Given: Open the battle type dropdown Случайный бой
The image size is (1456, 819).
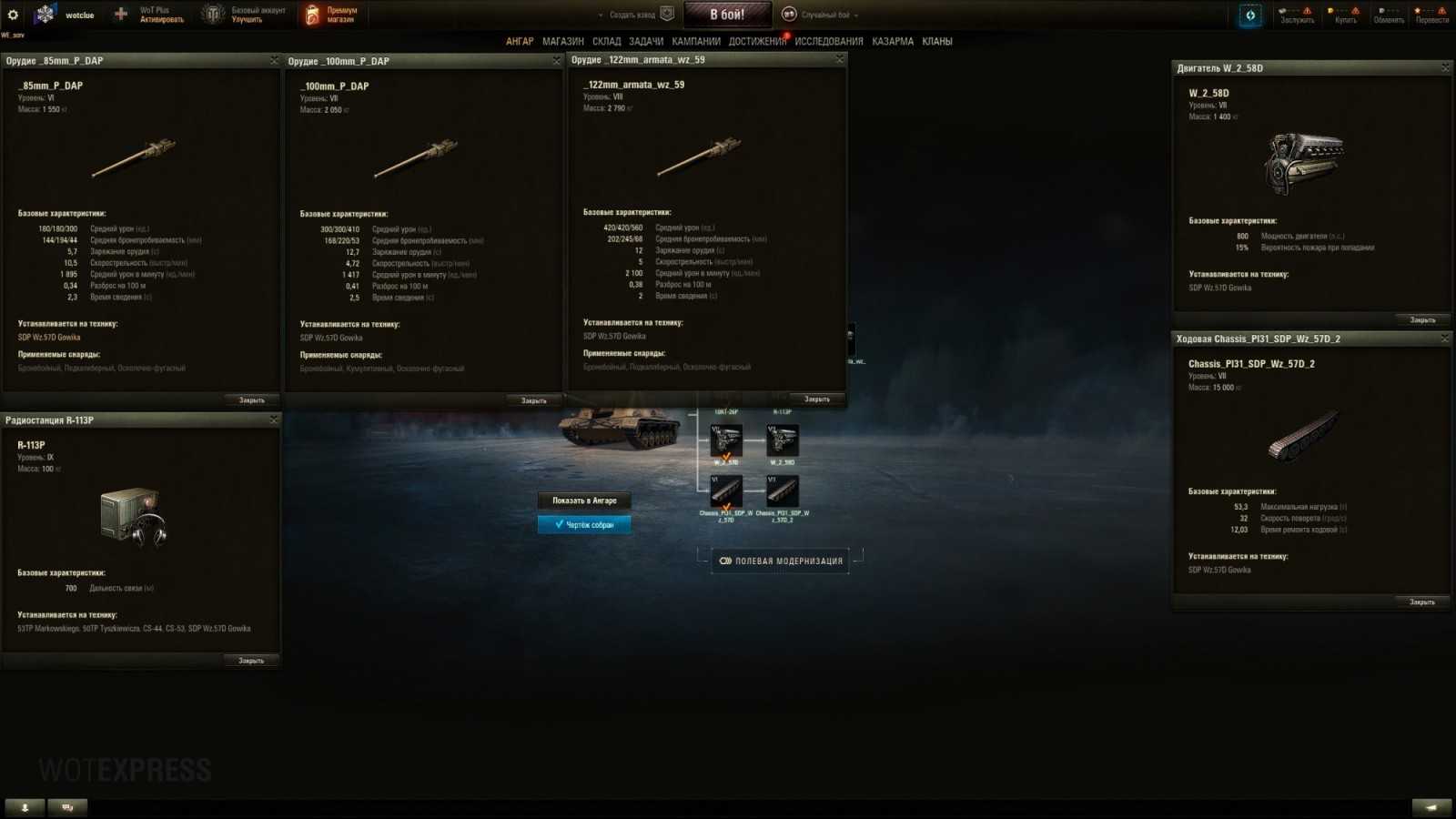Looking at the screenshot, I should tap(824, 15).
